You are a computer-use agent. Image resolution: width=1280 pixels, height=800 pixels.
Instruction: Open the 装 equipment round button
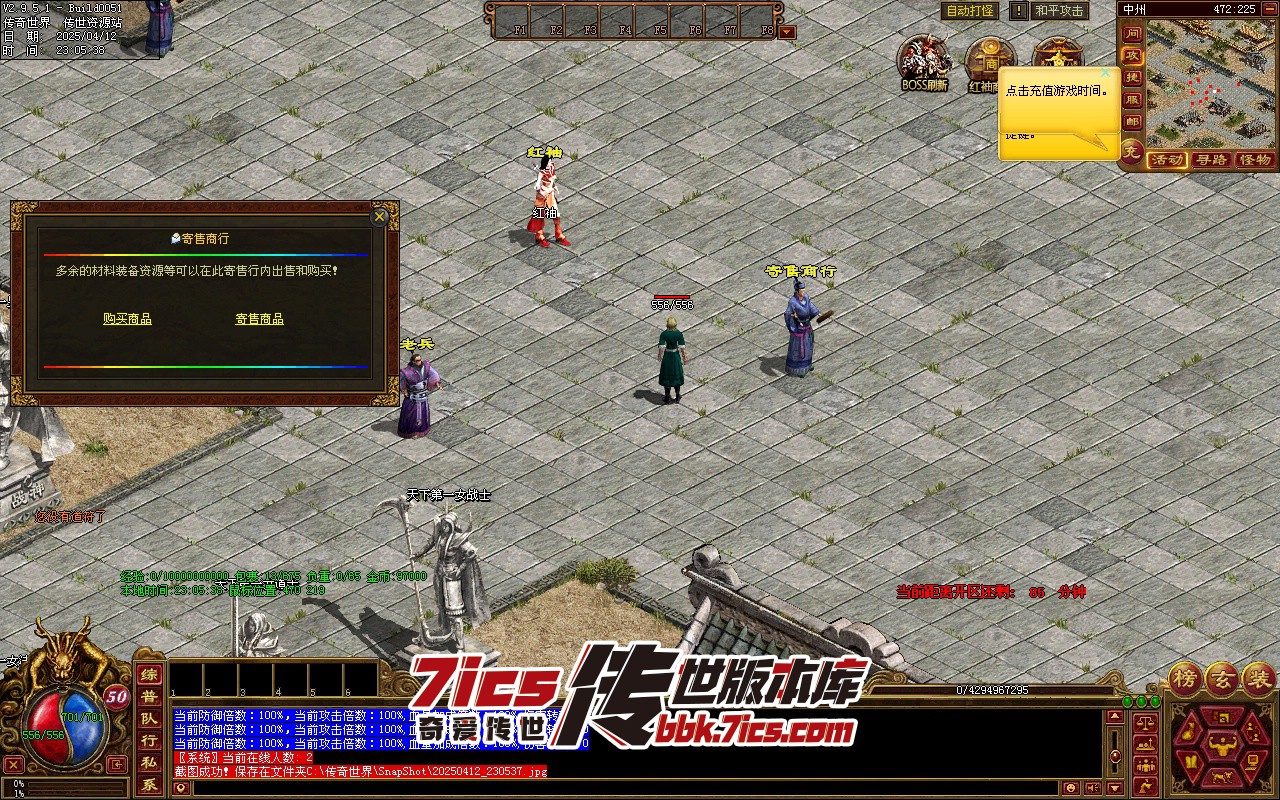(x=1258, y=678)
